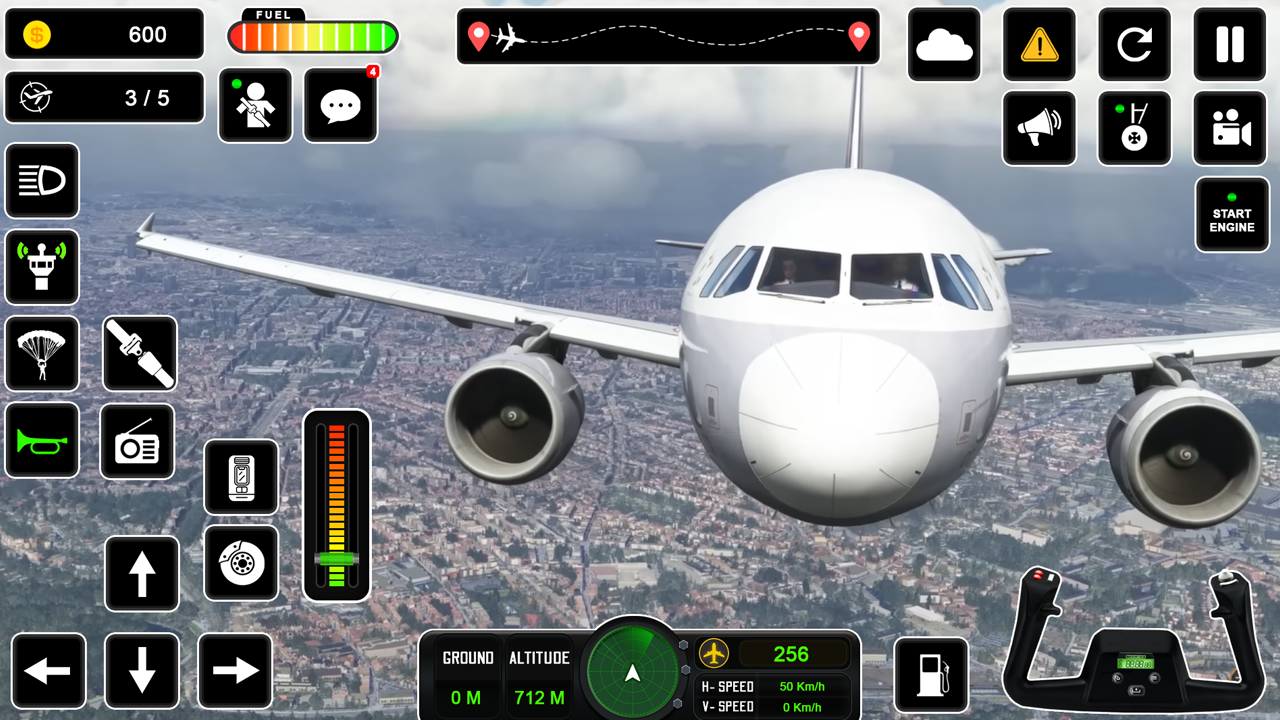1280x720 pixels.
Task: Toggle Start Engine
Action: coord(1231,214)
